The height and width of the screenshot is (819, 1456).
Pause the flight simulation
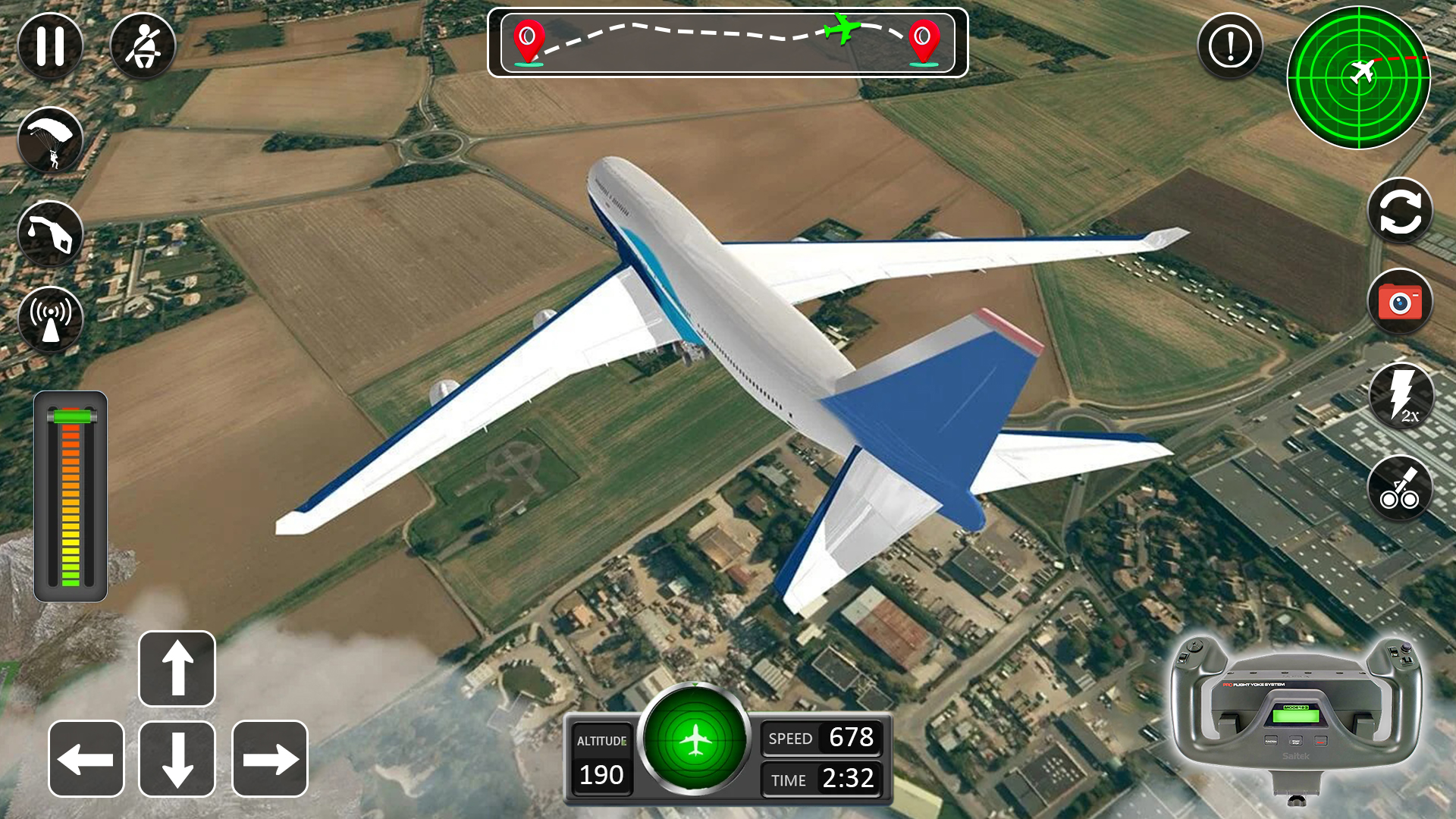50,45
